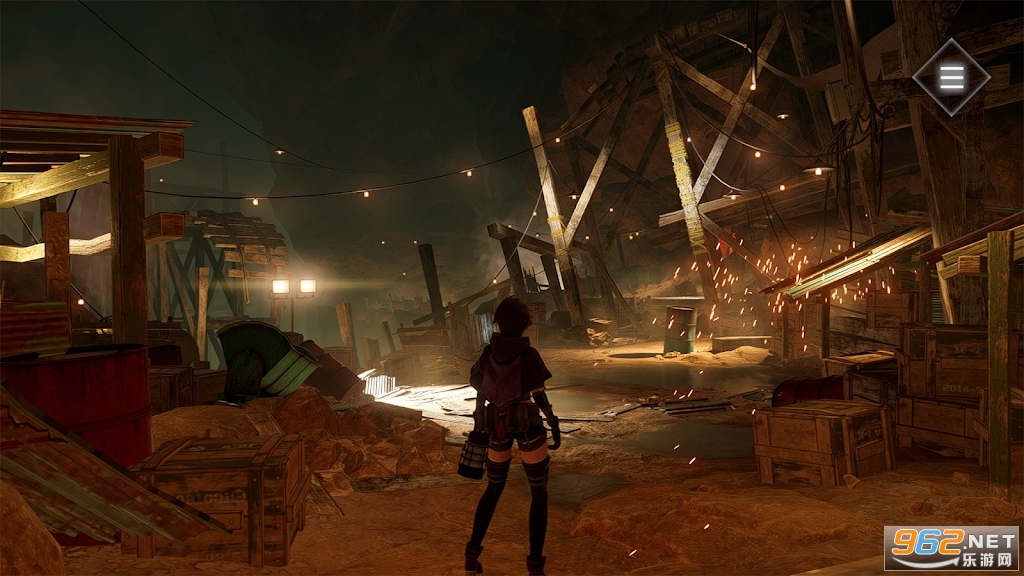Open the diamond hamburger menu button
The width and height of the screenshot is (1024, 576).
[x=951, y=77]
